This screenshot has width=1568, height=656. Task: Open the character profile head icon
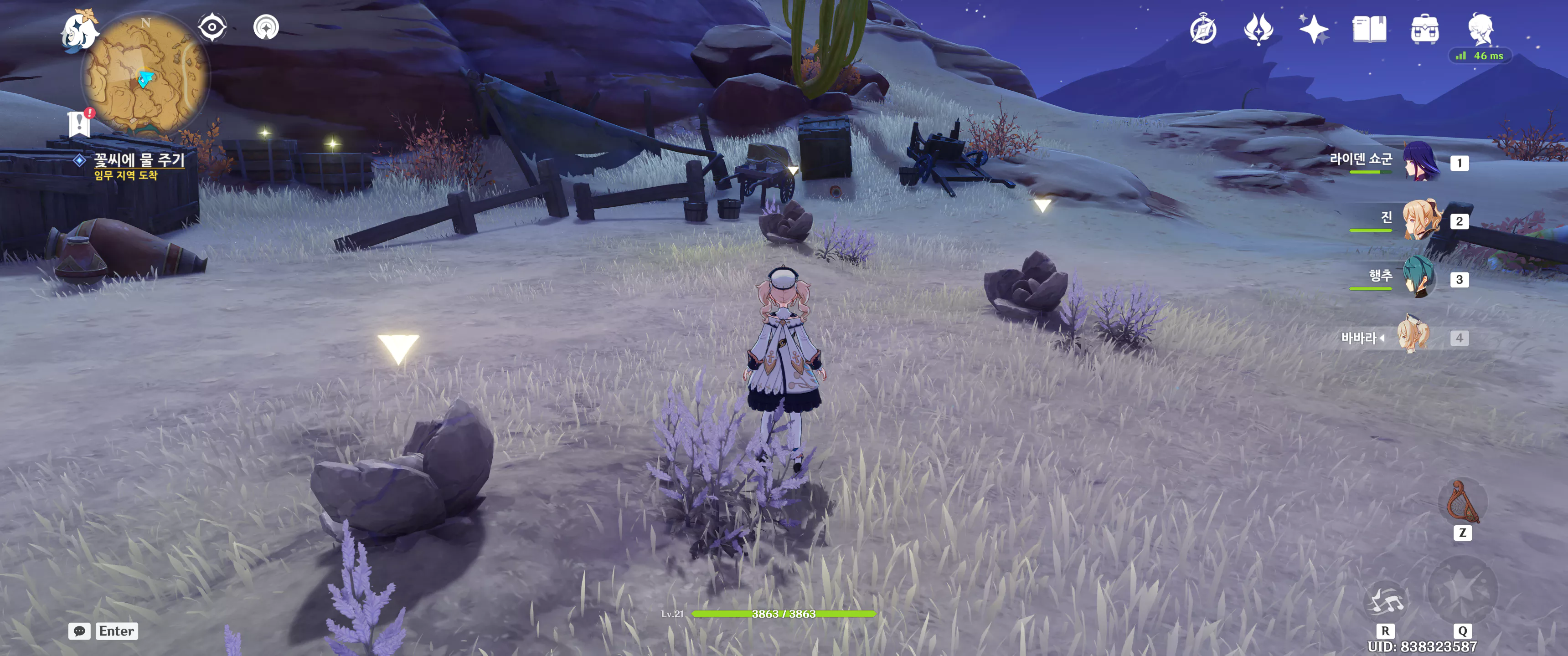[1480, 28]
